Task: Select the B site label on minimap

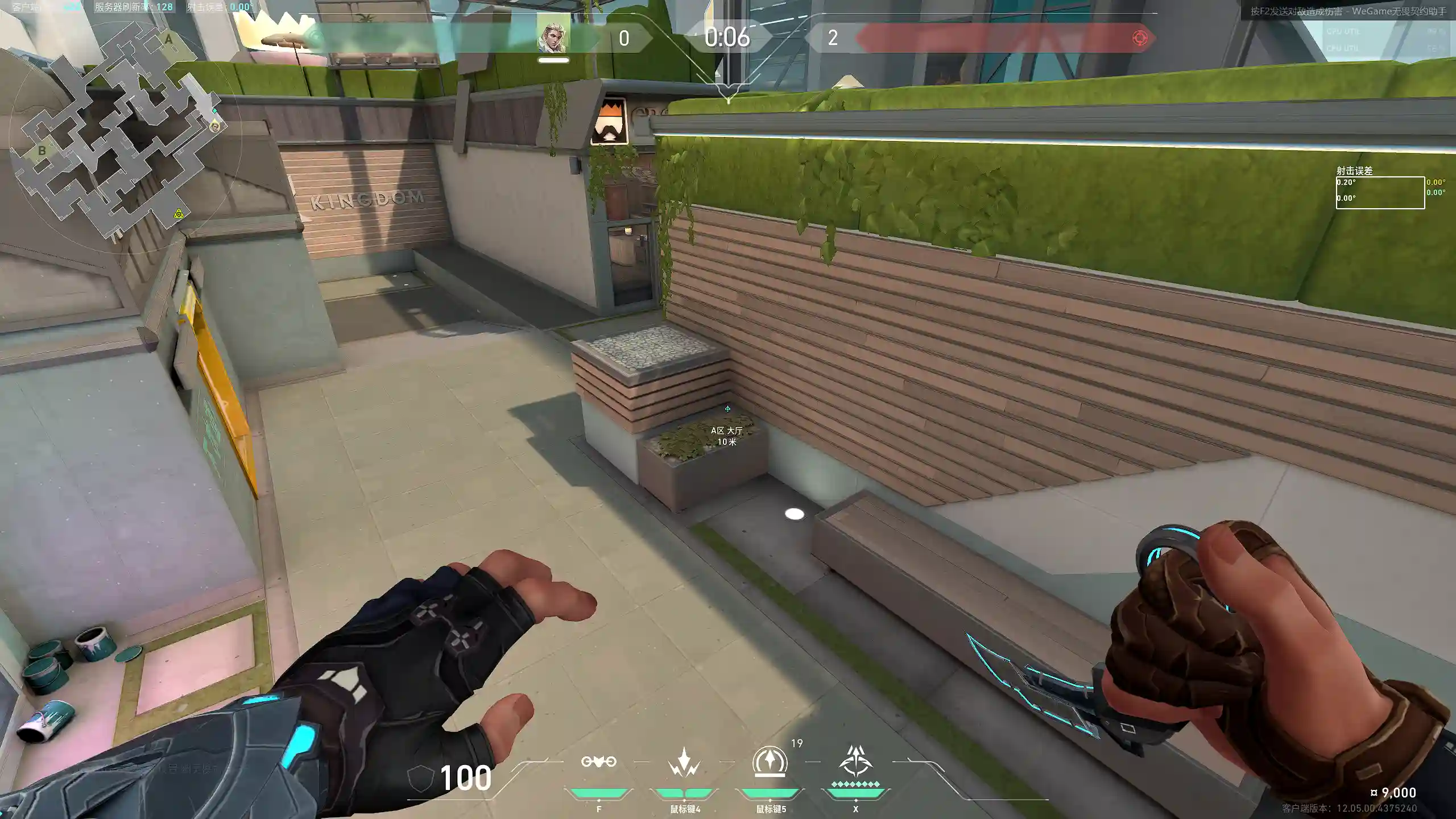Action: pos(42,151)
